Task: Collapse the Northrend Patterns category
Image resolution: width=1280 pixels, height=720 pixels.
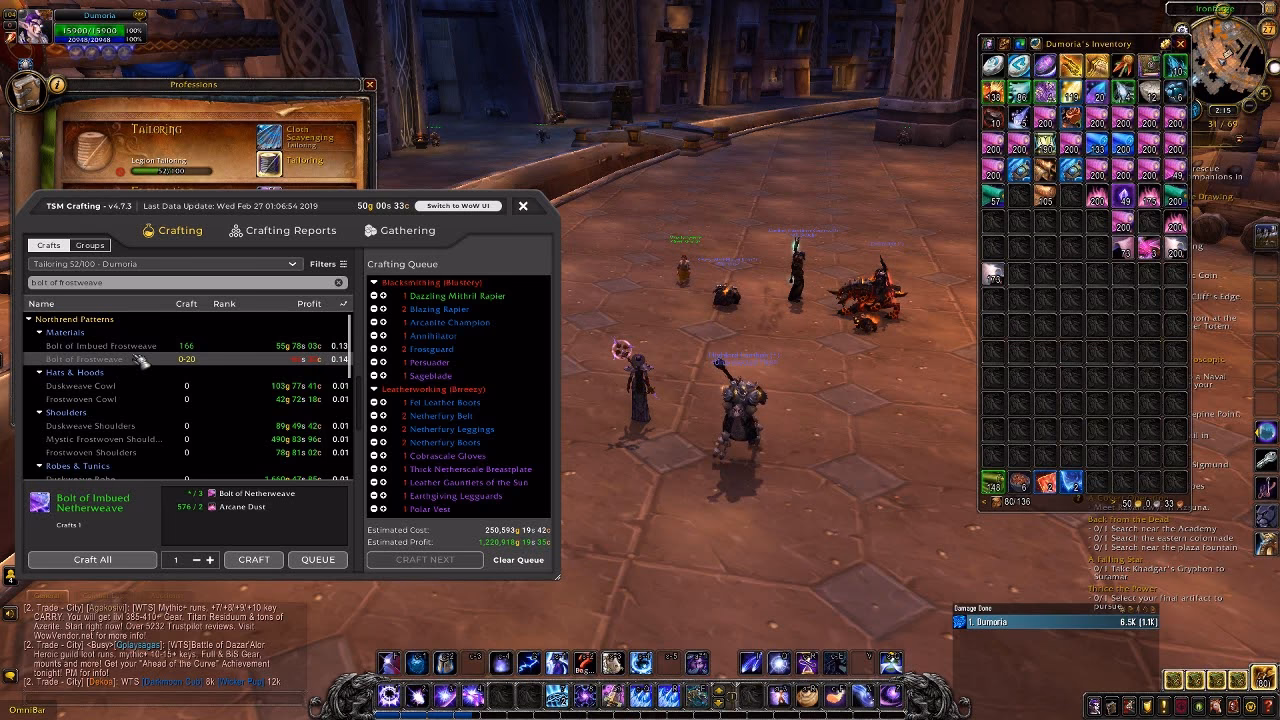Action: pos(29,319)
